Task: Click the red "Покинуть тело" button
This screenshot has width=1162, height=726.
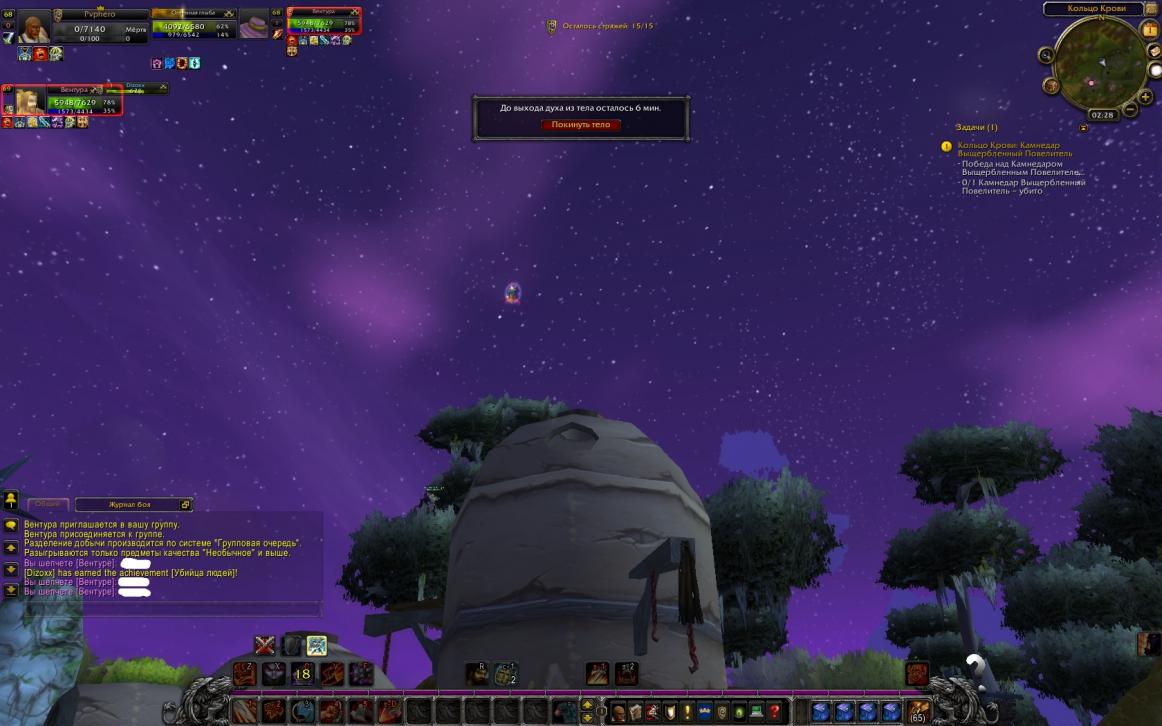Action: [581, 125]
